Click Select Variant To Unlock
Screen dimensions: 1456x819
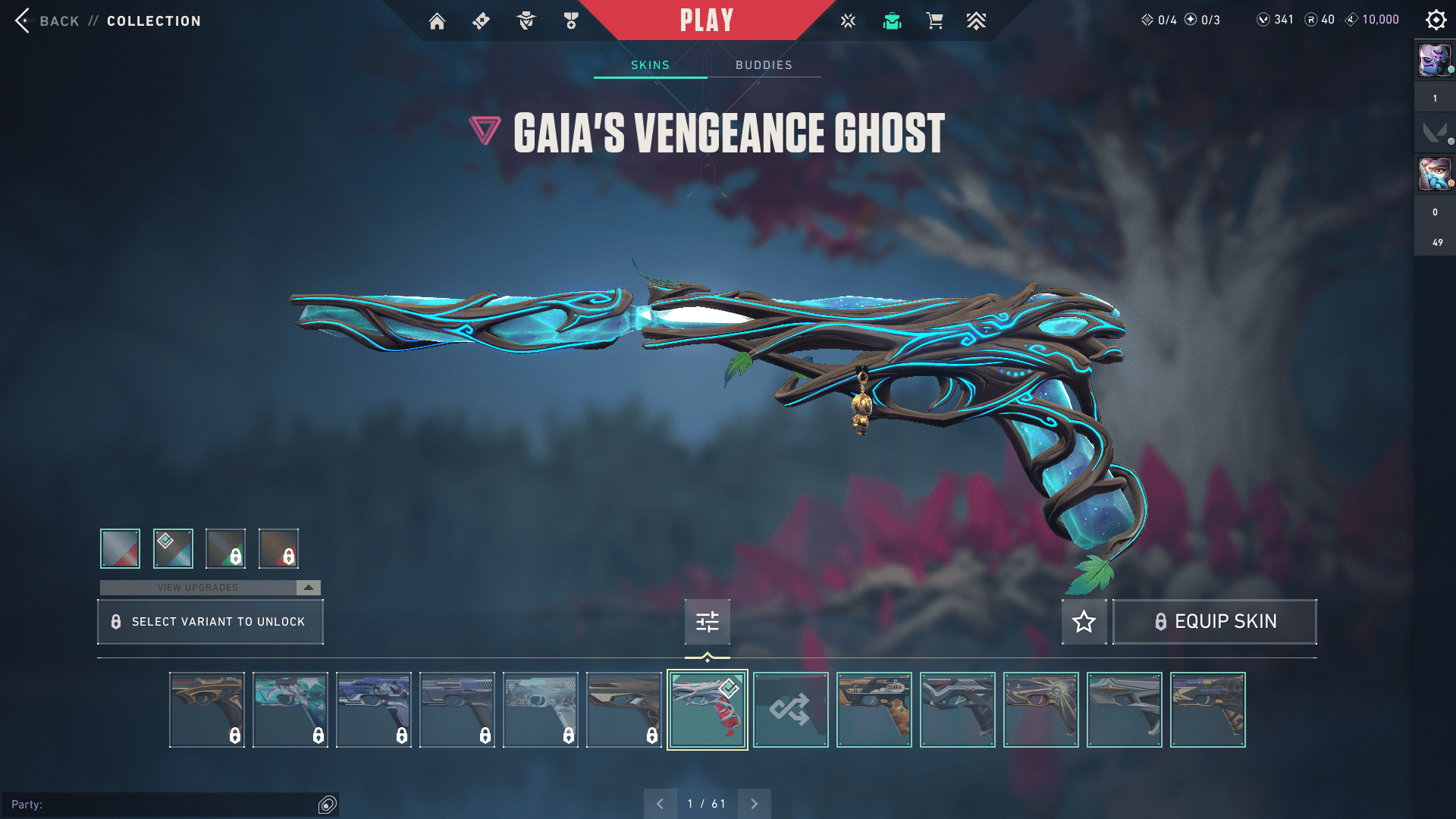[210, 622]
